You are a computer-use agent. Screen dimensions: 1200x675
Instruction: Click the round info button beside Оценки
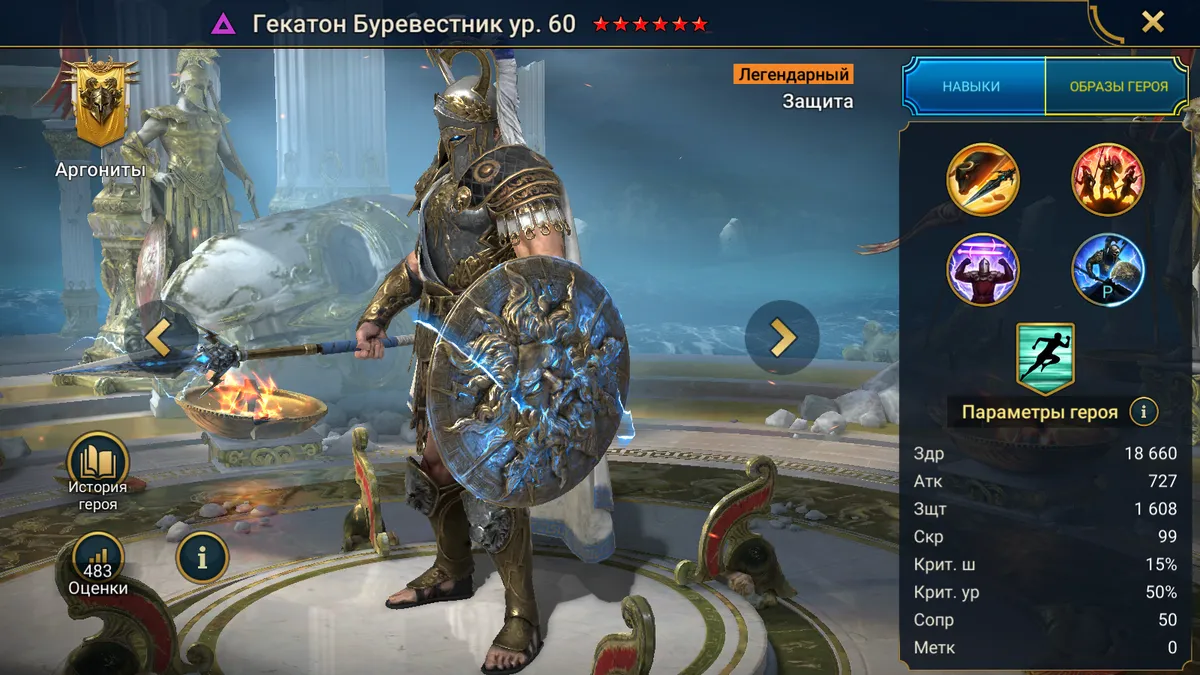pyautogui.click(x=202, y=558)
